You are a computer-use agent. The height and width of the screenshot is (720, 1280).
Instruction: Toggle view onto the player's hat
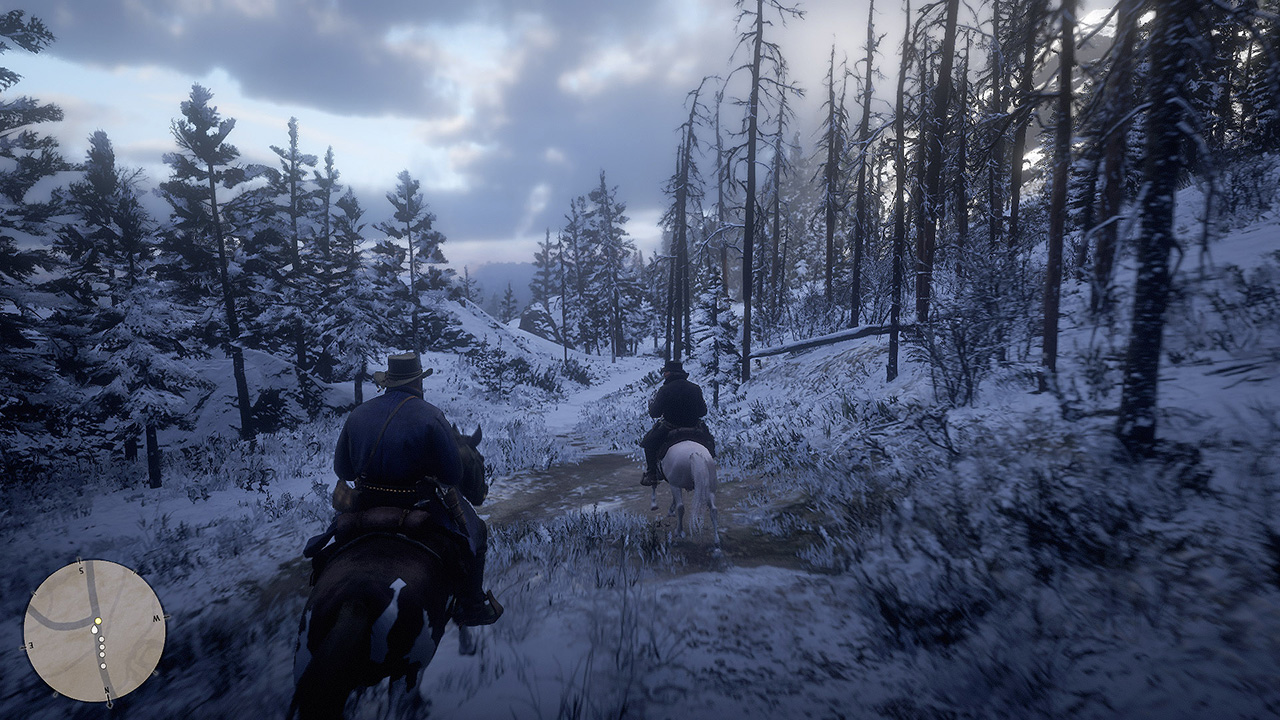(402, 372)
